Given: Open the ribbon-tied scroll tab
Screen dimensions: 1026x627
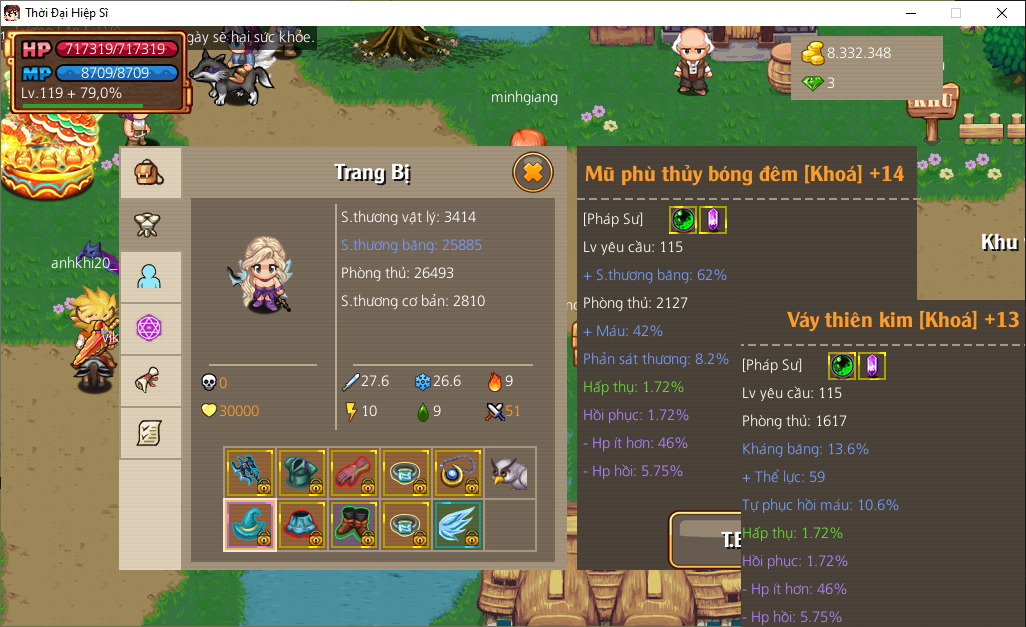Looking at the screenshot, I should pos(150,381).
